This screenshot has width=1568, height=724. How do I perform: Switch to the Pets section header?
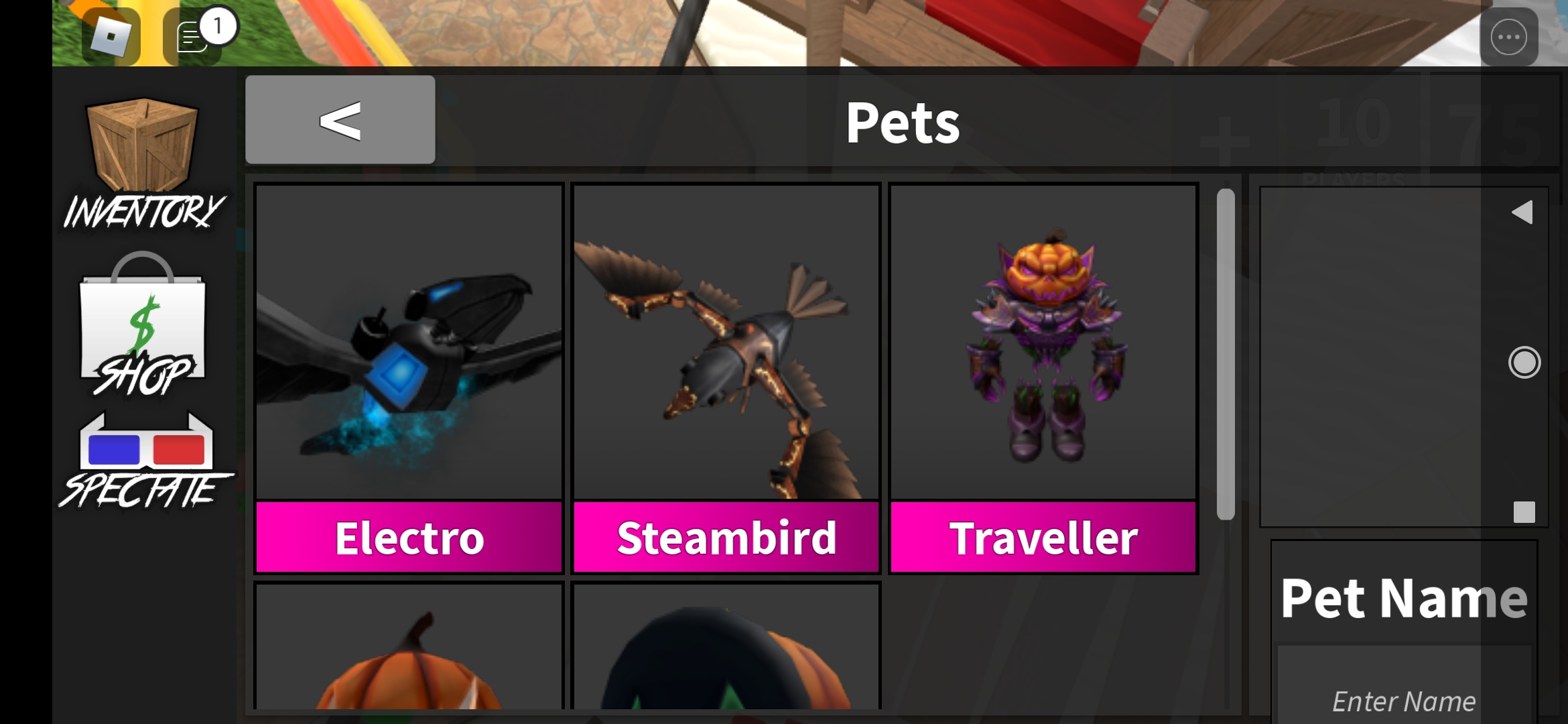[903, 123]
